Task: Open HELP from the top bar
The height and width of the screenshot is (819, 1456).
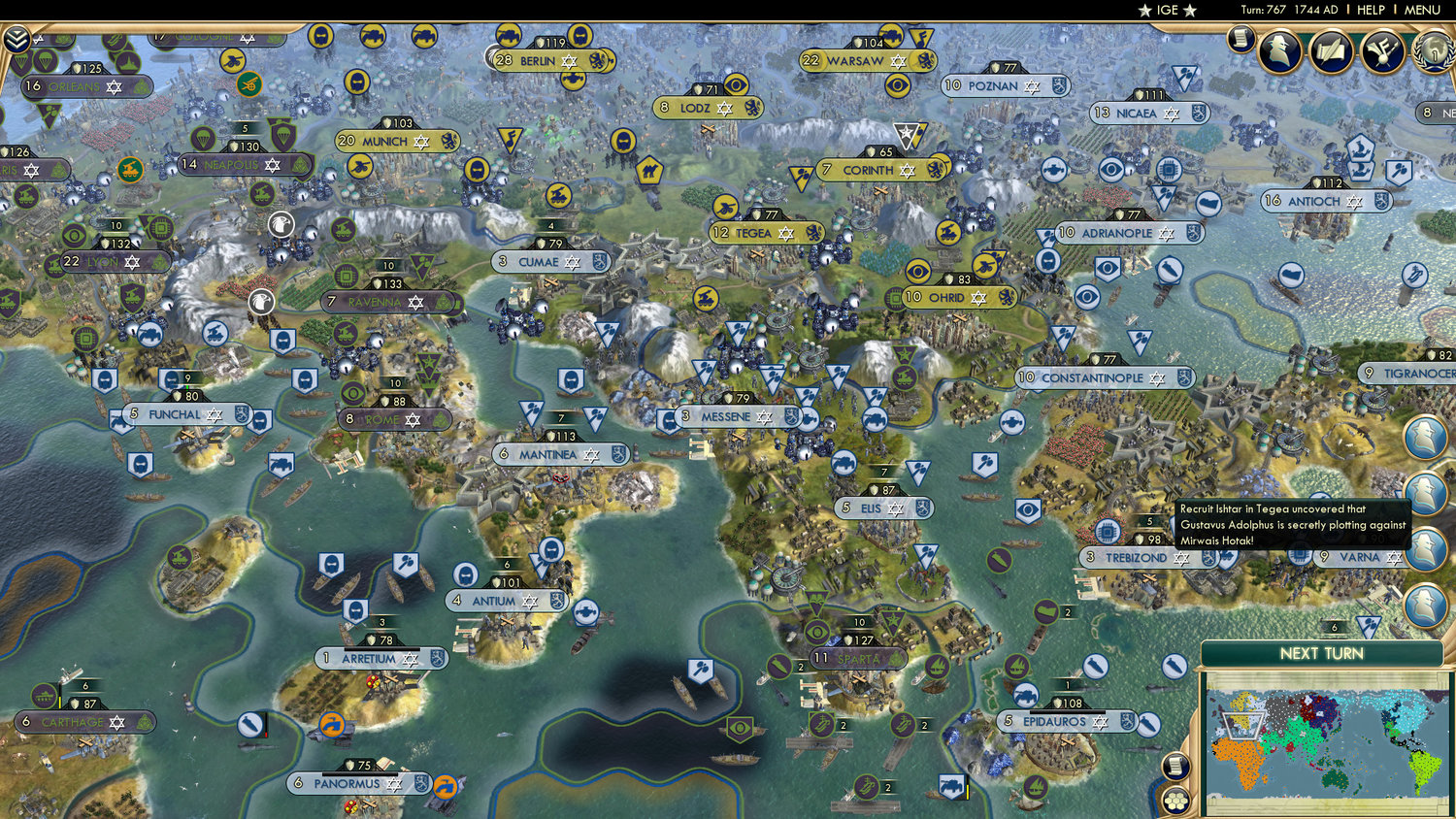Action: click(x=1372, y=10)
